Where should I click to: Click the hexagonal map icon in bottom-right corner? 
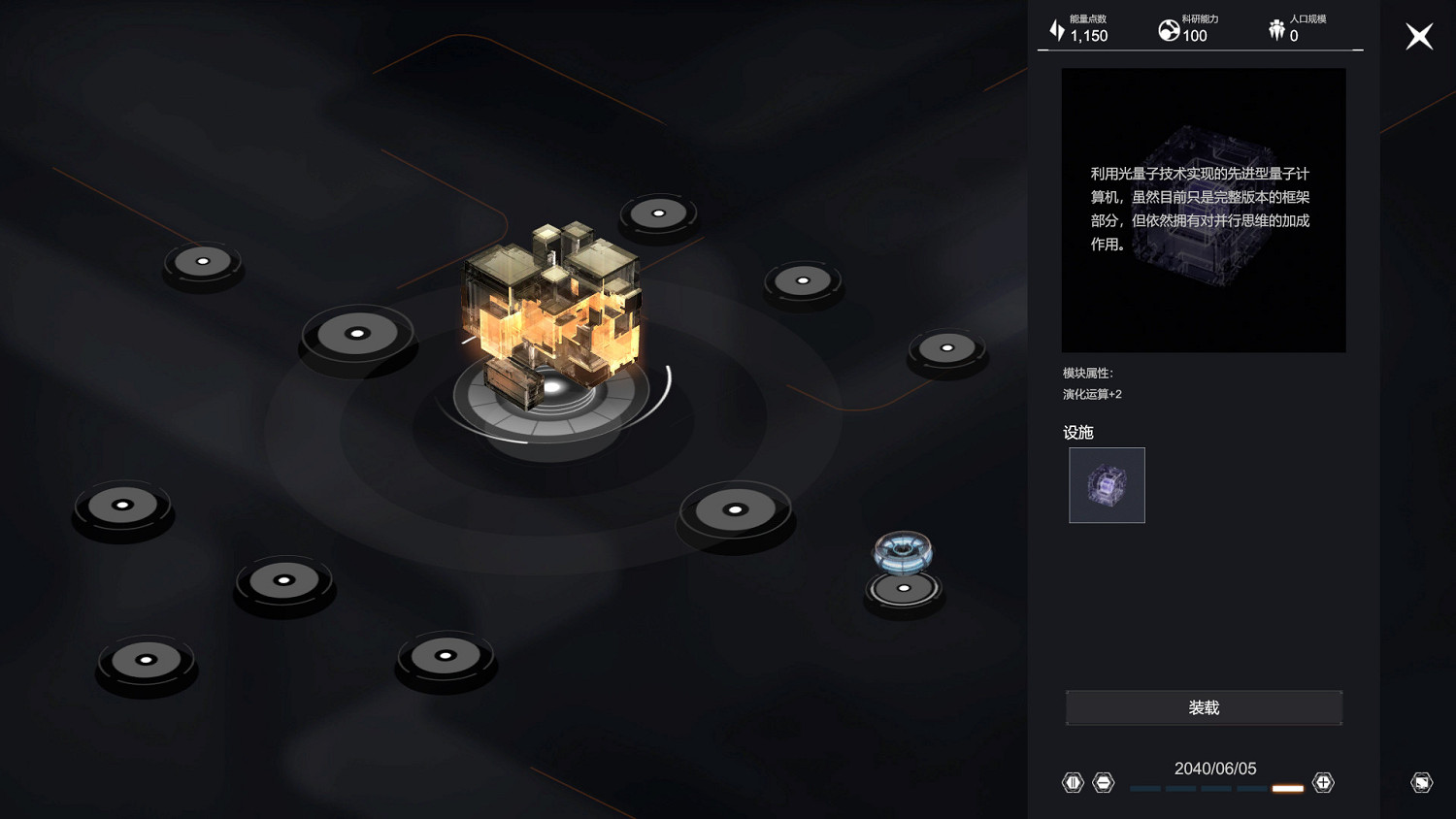tap(1420, 782)
